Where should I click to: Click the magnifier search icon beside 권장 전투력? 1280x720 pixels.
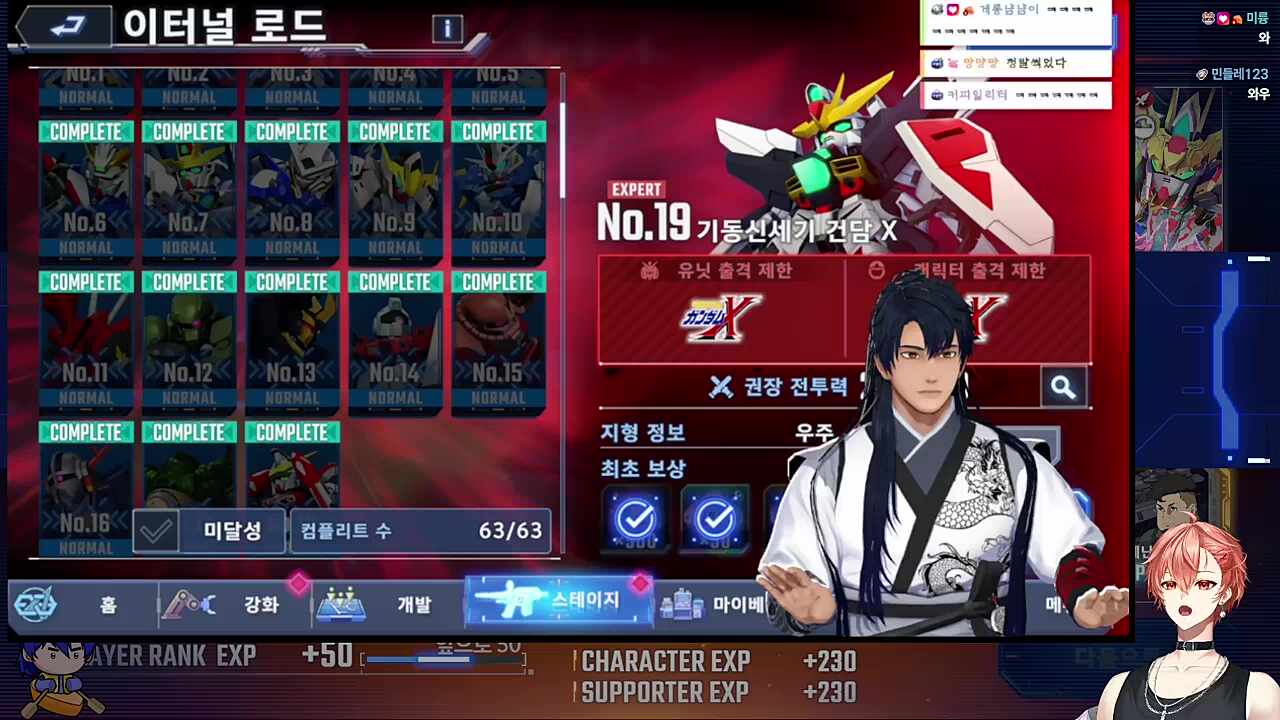1063,388
